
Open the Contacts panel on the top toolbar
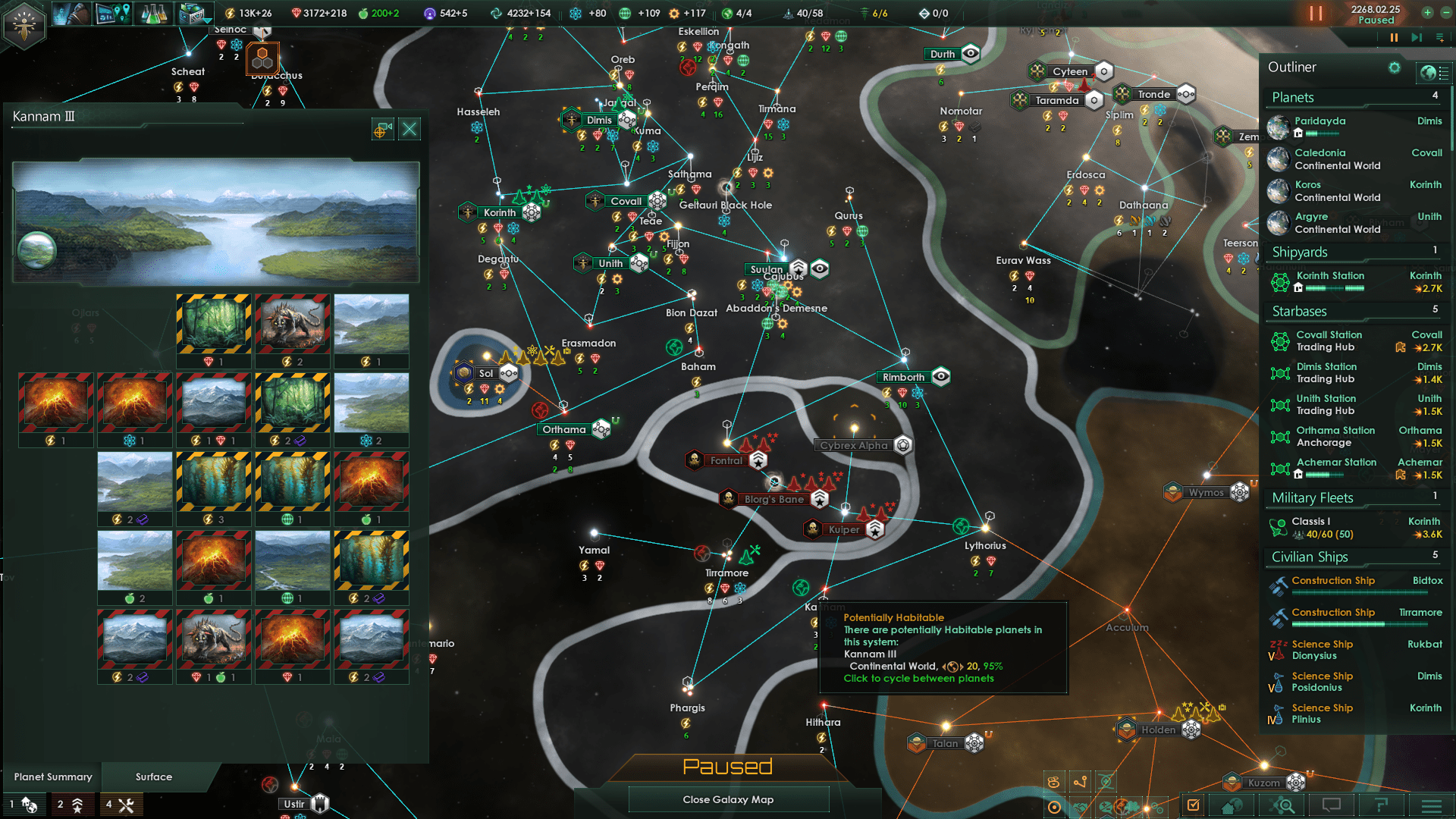point(71,13)
